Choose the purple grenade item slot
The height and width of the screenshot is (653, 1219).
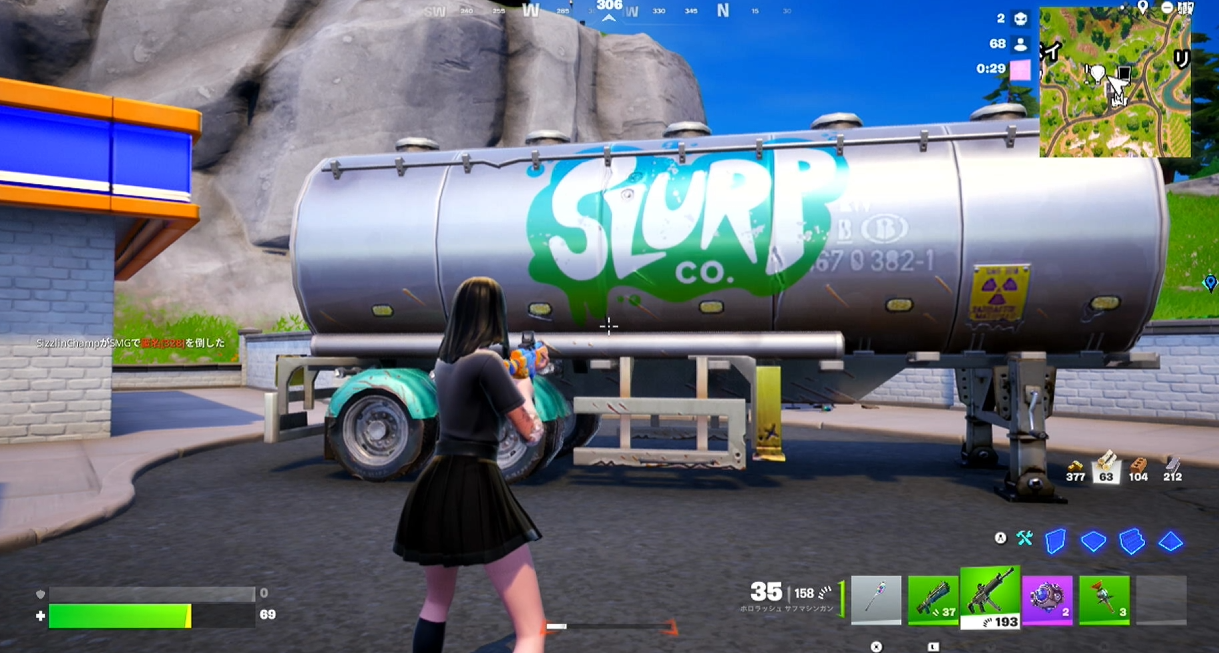[x=1047, y=600]
